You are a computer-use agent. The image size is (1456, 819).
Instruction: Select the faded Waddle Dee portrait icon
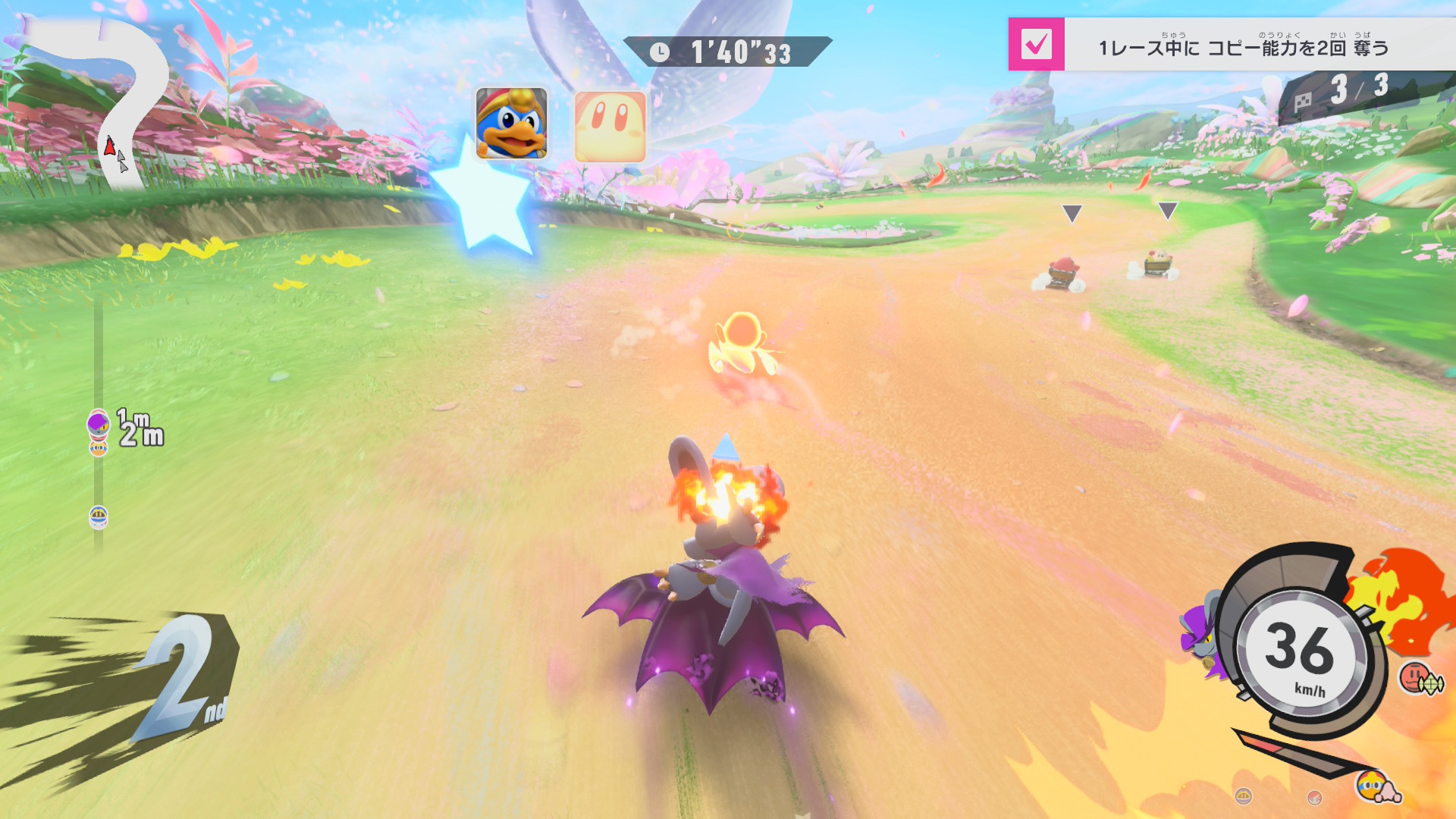point(610,127)
